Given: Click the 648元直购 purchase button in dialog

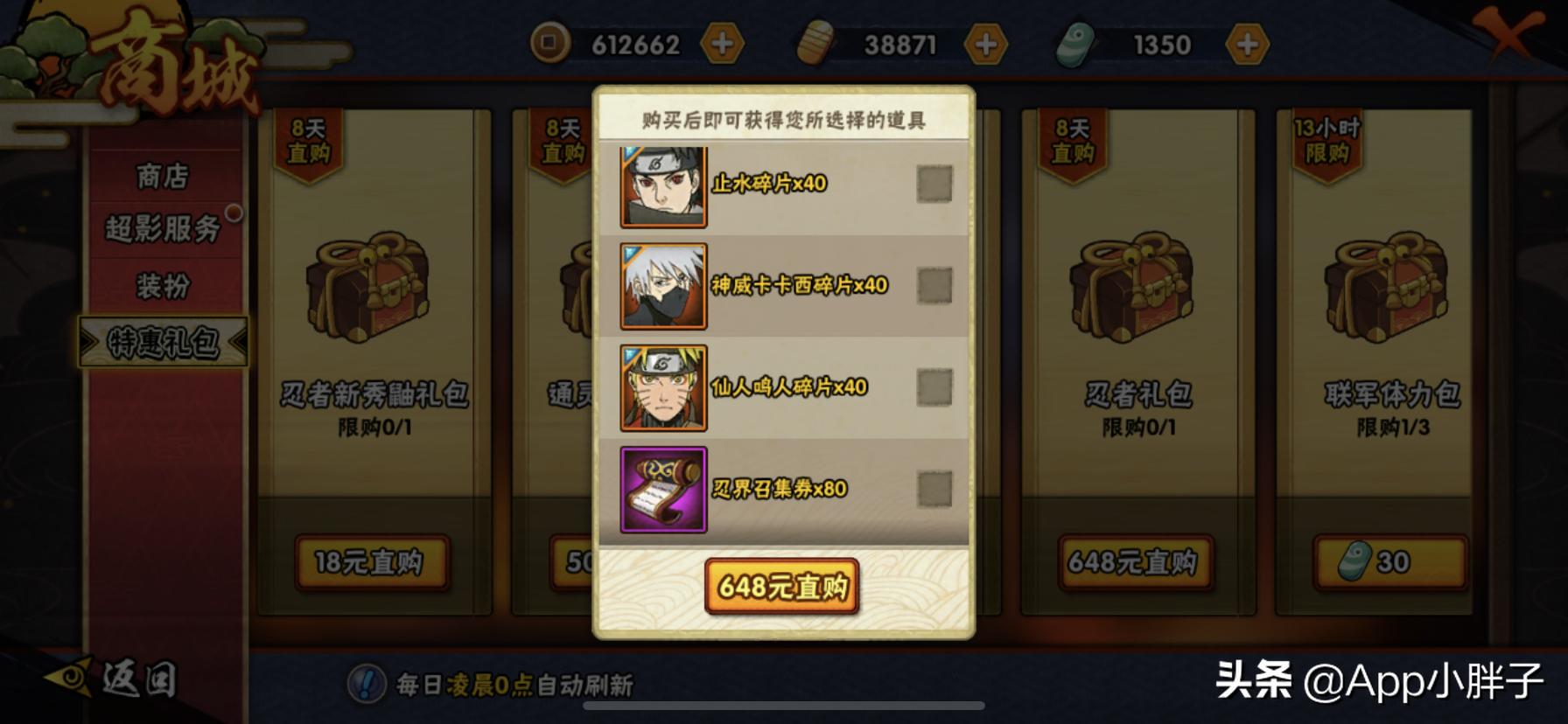Looking at the screenshot, I should (783, 588).
